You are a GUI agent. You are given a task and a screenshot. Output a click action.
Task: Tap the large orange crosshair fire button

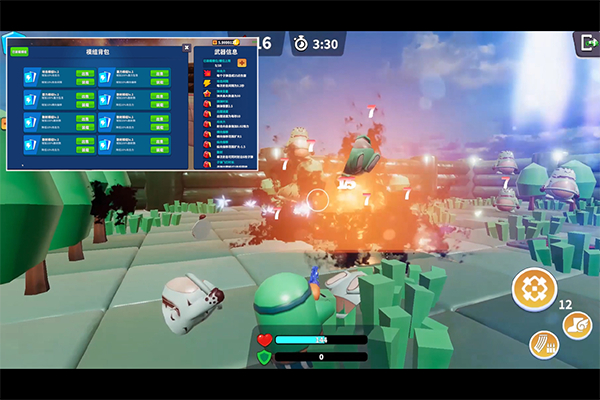pos(534,289)
